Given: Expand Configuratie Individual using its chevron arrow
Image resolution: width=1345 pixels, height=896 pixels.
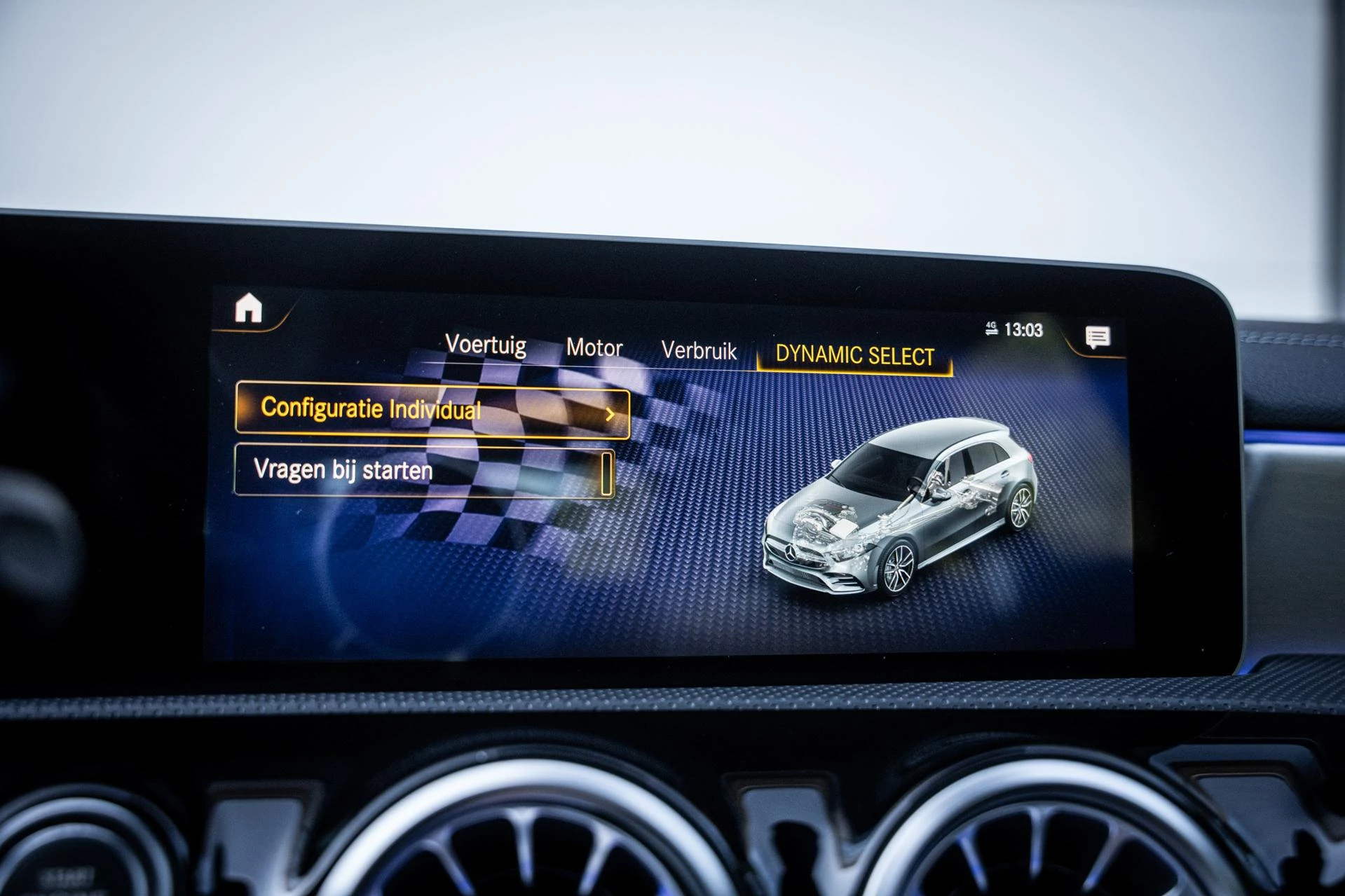Looking at the screenshot, I should (x=610, y=413).
